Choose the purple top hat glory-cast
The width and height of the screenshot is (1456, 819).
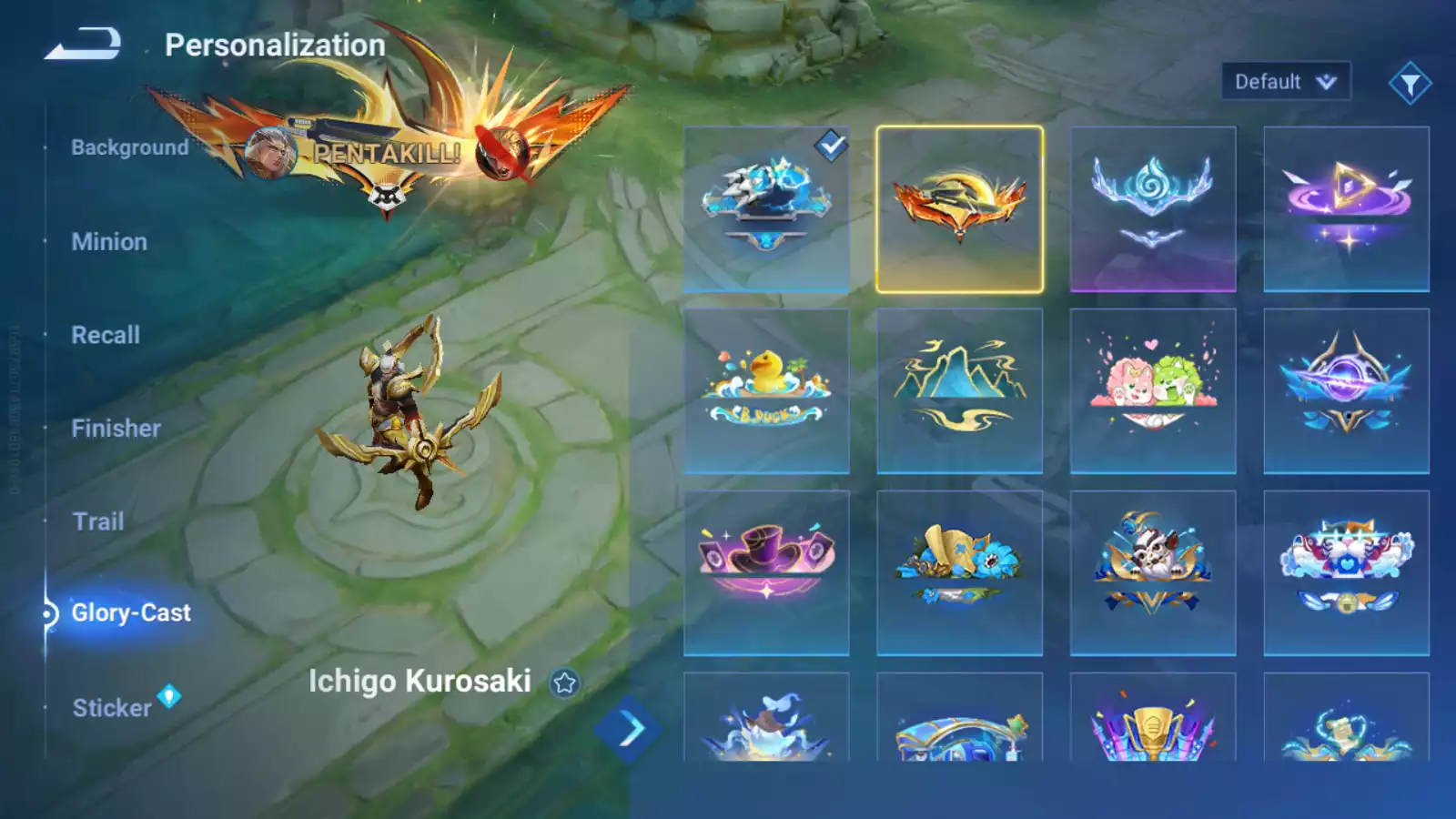pyautogui.click(x=766, y=573)
